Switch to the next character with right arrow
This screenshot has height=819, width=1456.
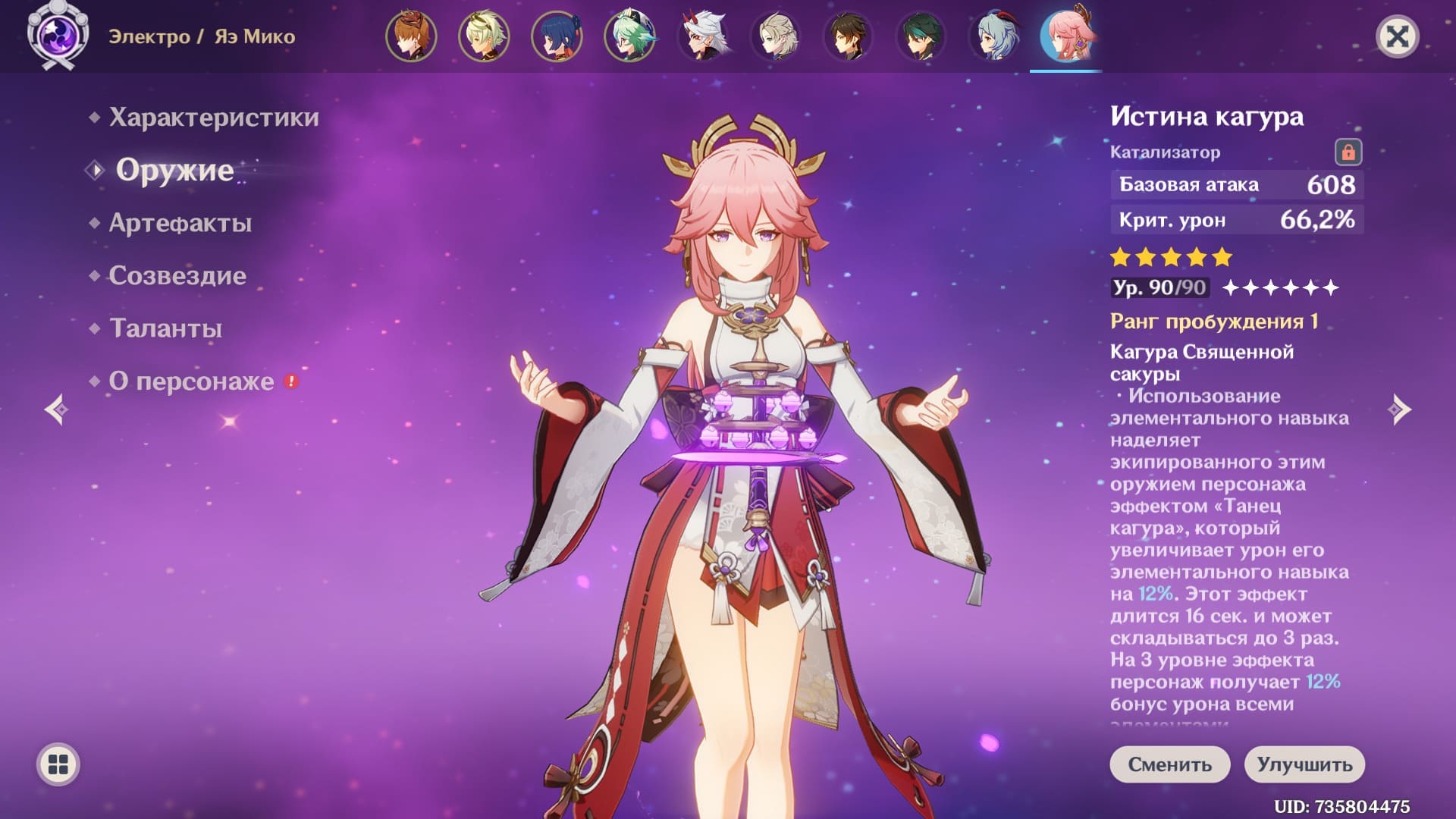[1399, 410]
